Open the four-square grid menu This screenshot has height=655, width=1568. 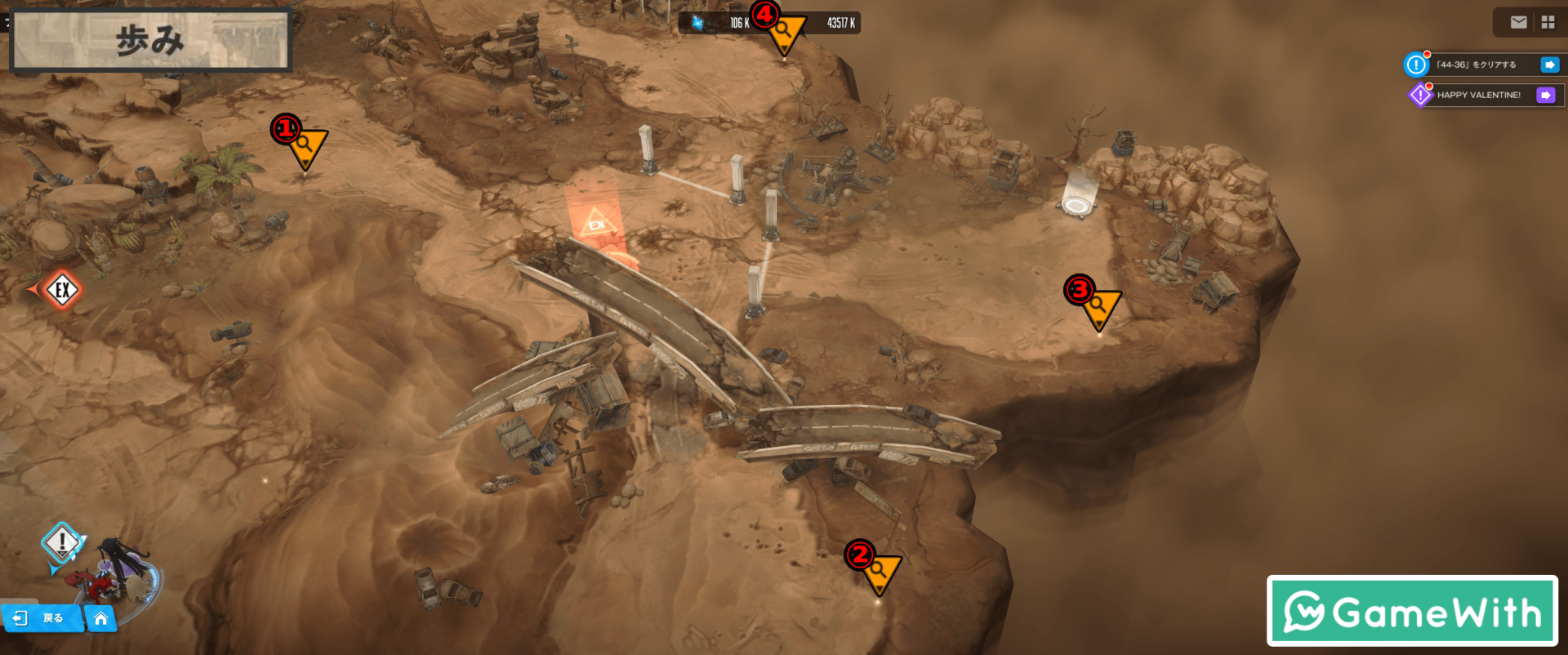click(1548, 23)
